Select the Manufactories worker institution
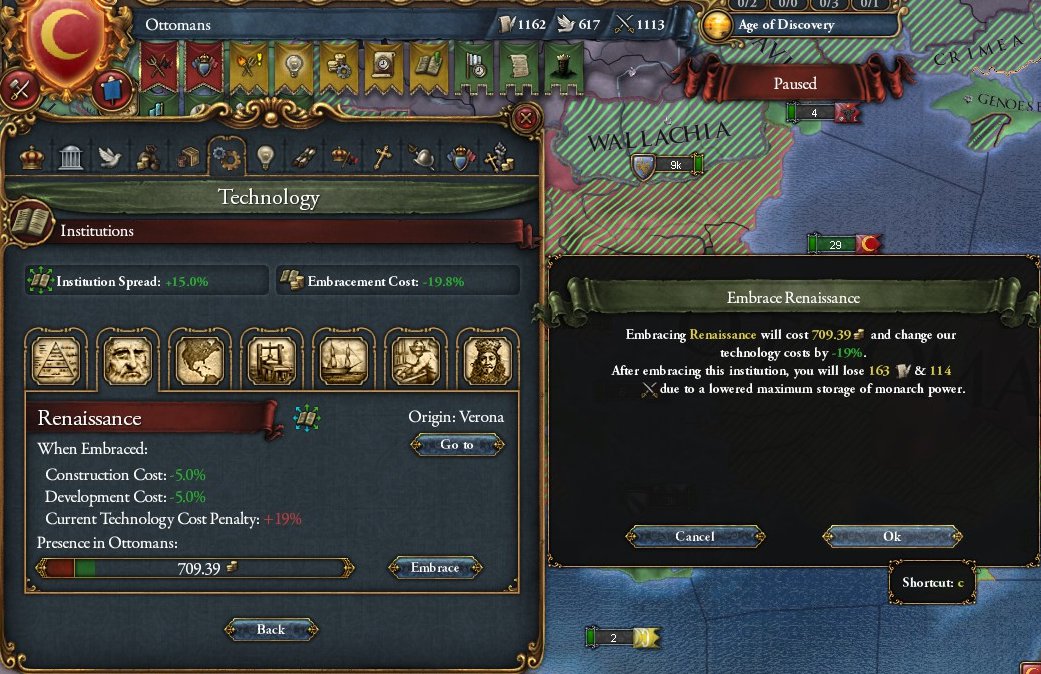Screen dimensions: 1041x674 (x=415, y=359)
